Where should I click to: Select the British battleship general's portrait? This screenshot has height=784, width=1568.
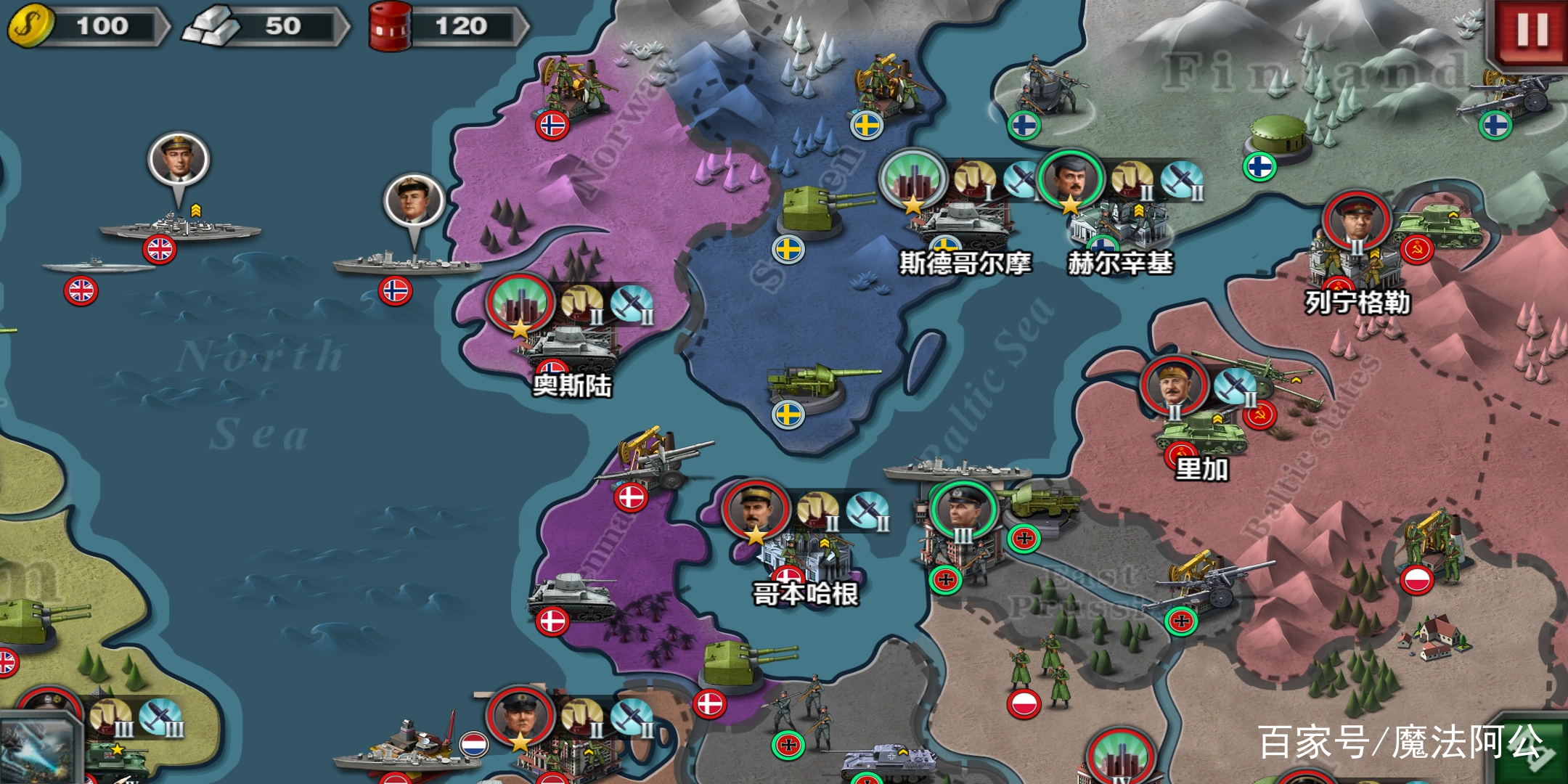tap(179, 160)
